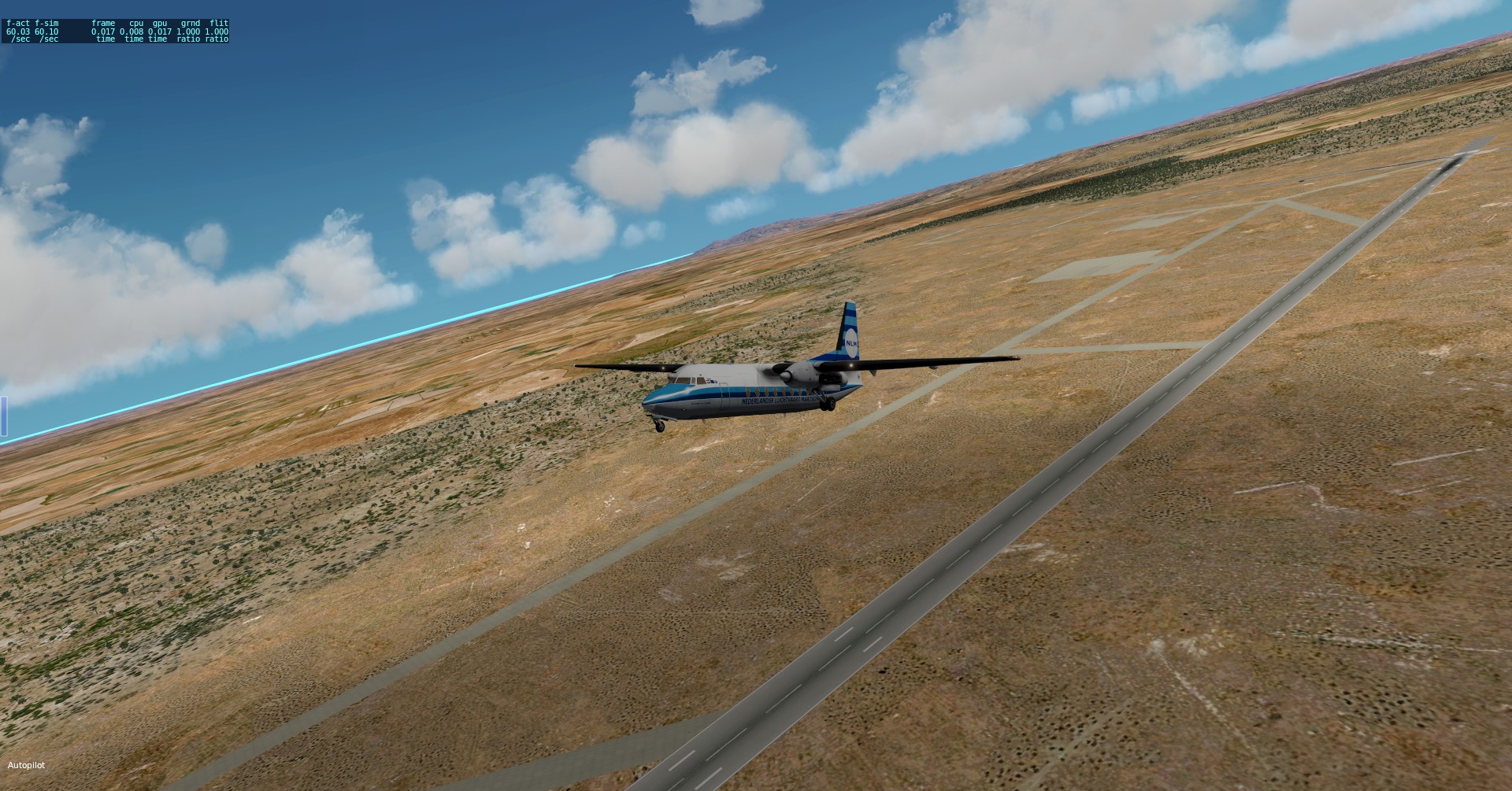Open the blue side-panel handle on left edge

pos(3,416)
